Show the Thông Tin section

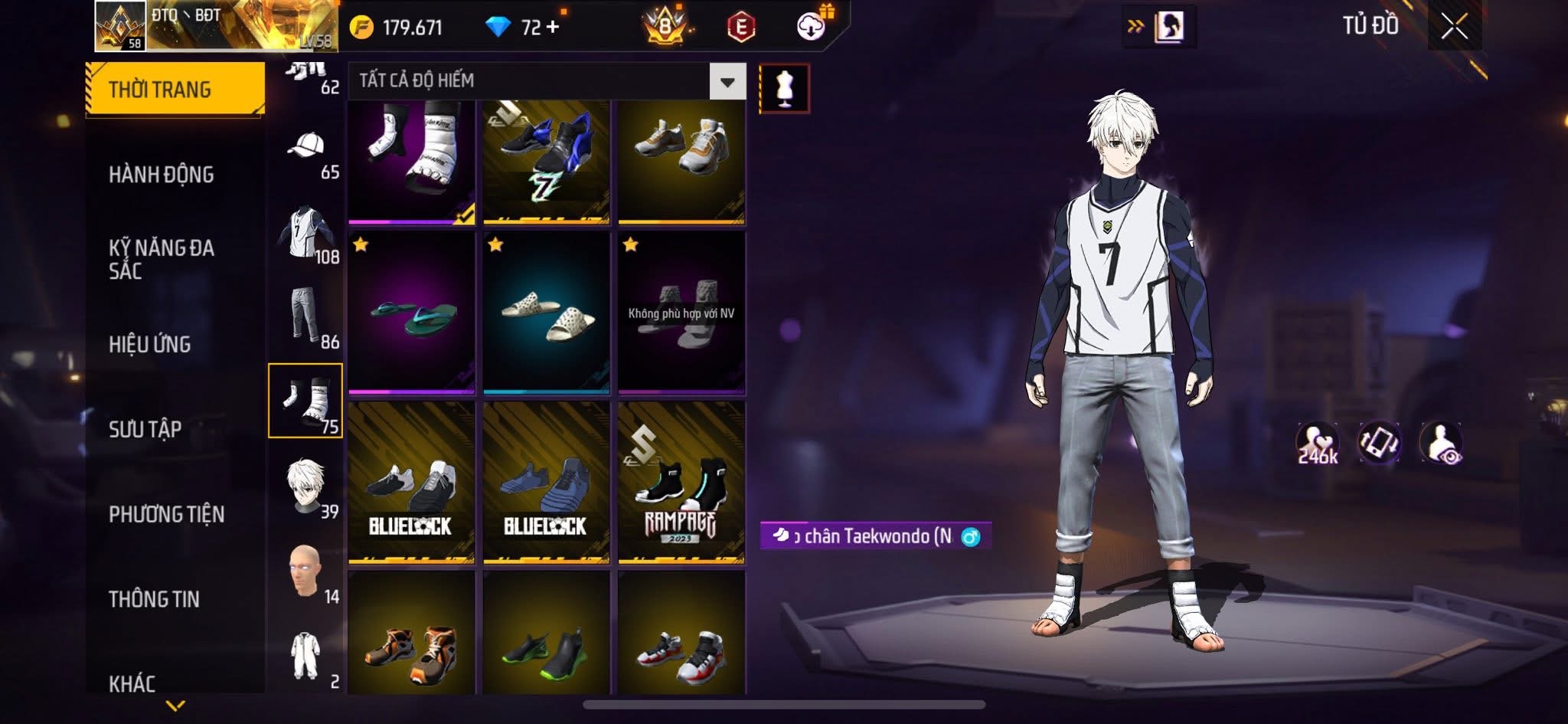[155, 599]
